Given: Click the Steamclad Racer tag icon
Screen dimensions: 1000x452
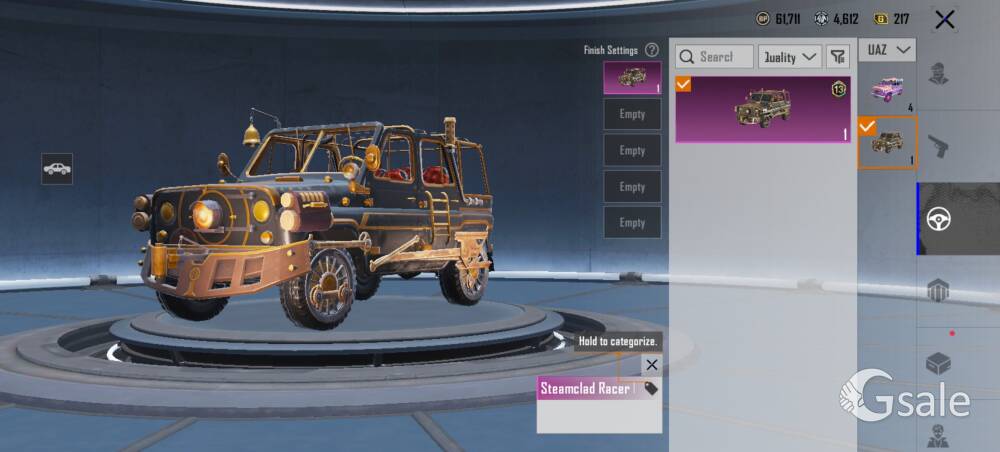Looking at the screenshot, I should [651, 388].
